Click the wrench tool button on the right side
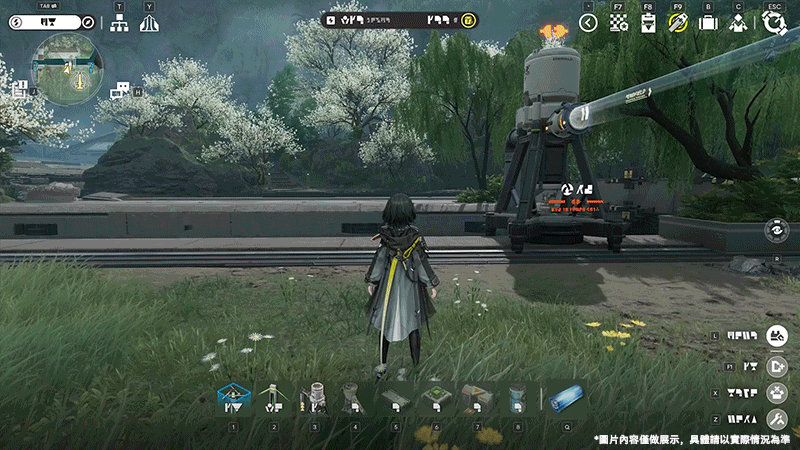This screenshot has height=450, width=800. [x=777, y=420]
